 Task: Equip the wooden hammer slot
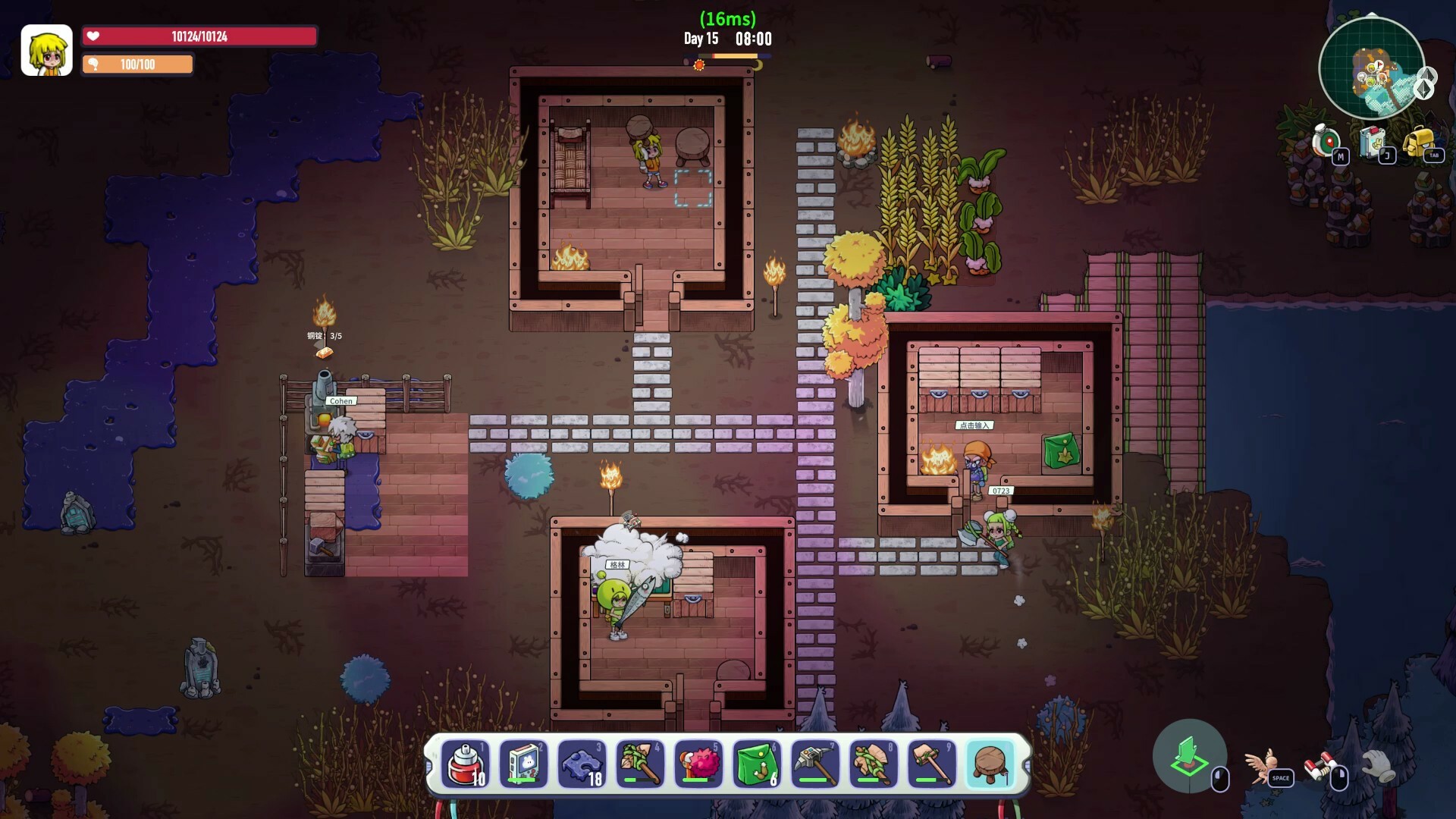coord(932,764)
